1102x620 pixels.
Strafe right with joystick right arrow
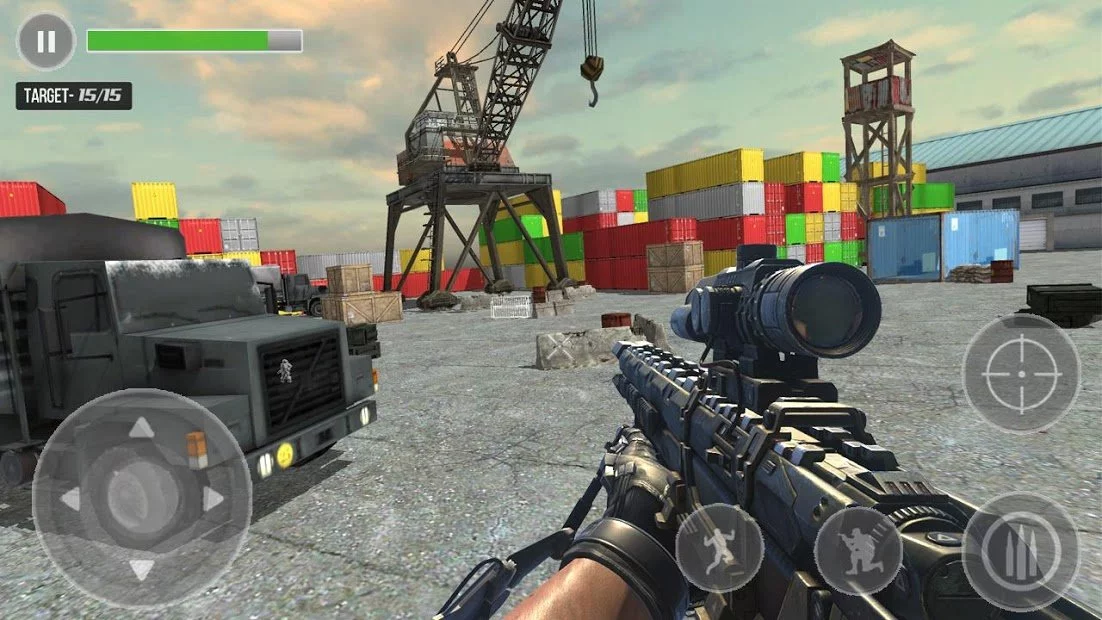213,498
